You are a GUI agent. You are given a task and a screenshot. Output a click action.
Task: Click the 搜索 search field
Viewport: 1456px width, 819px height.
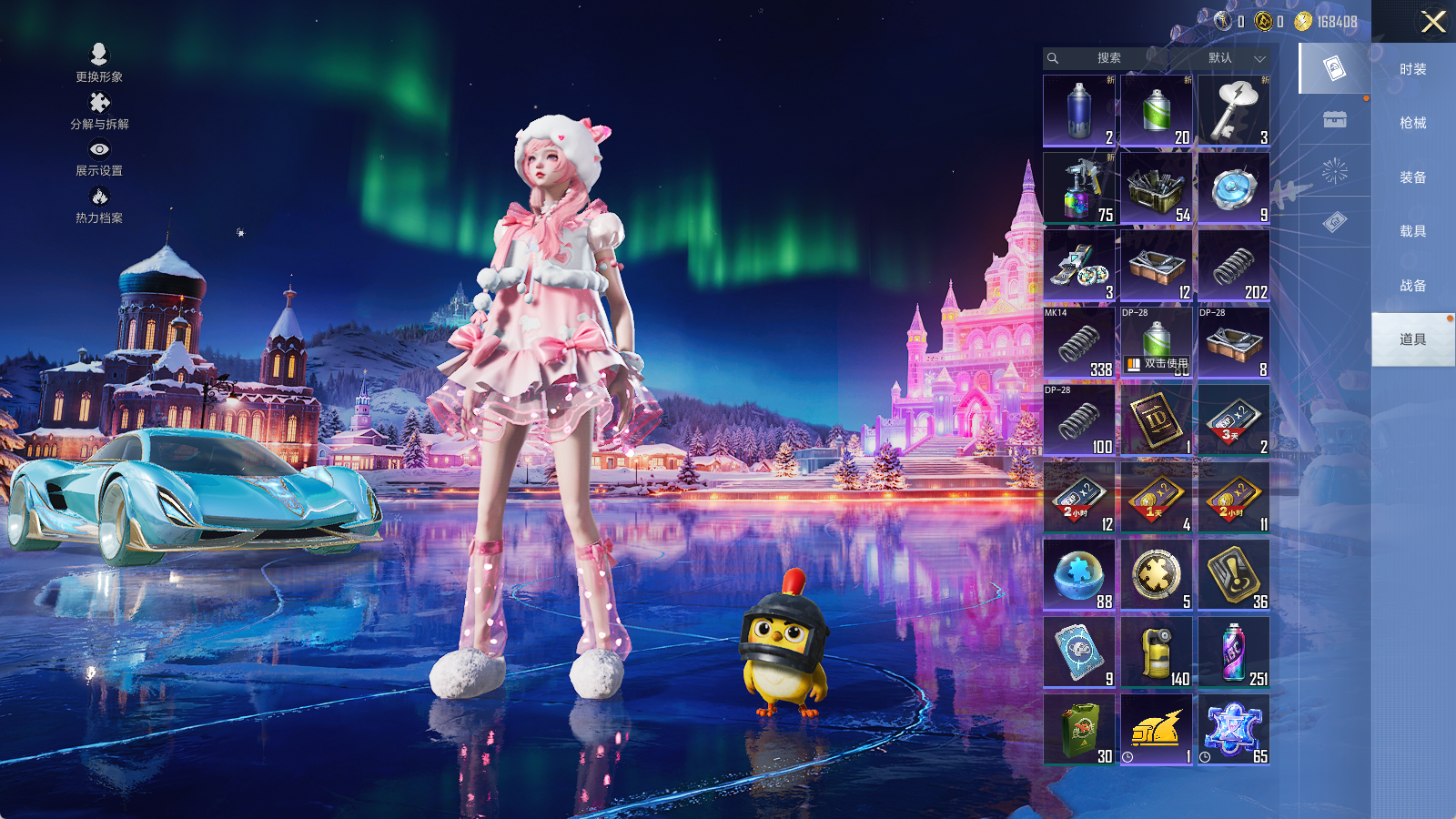click(x=1107, y=58)
